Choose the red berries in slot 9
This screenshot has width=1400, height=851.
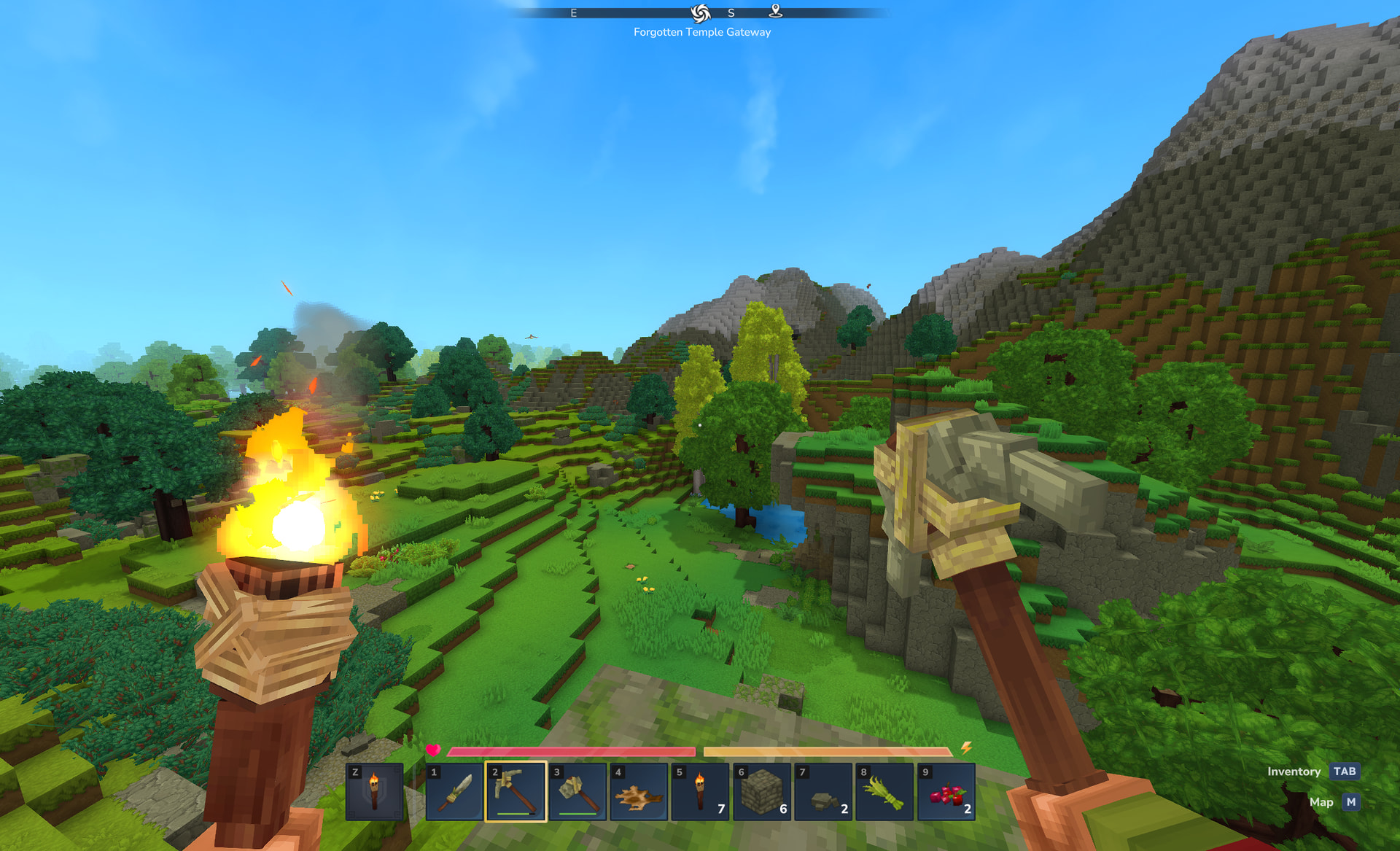click(x=946, y=792)
